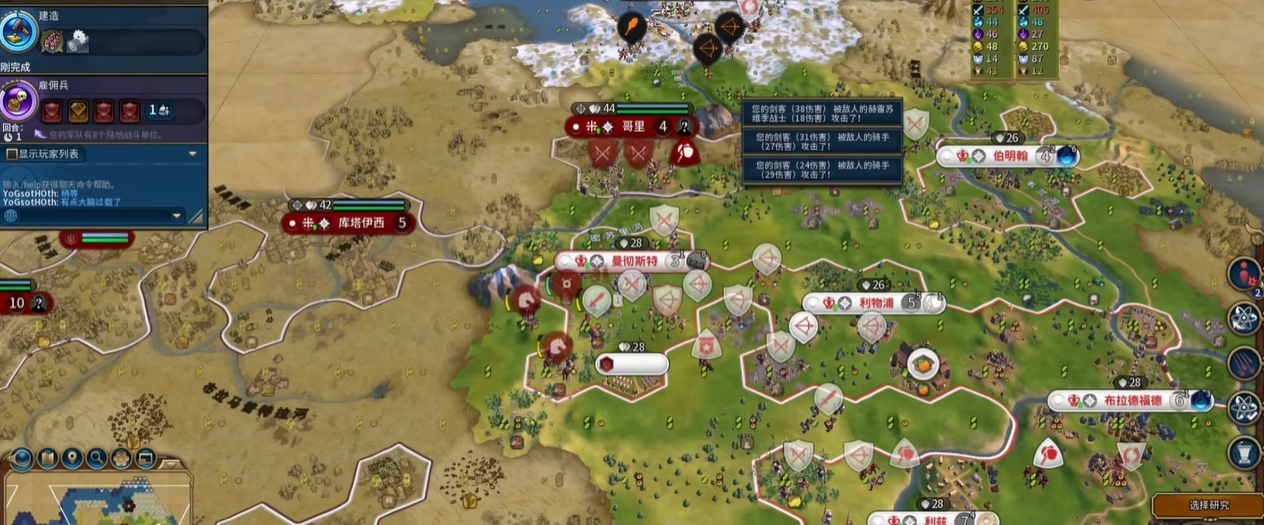The image size is (1264, 525).
Task: Click the minimap map pin button
Action: pos(72,459)
